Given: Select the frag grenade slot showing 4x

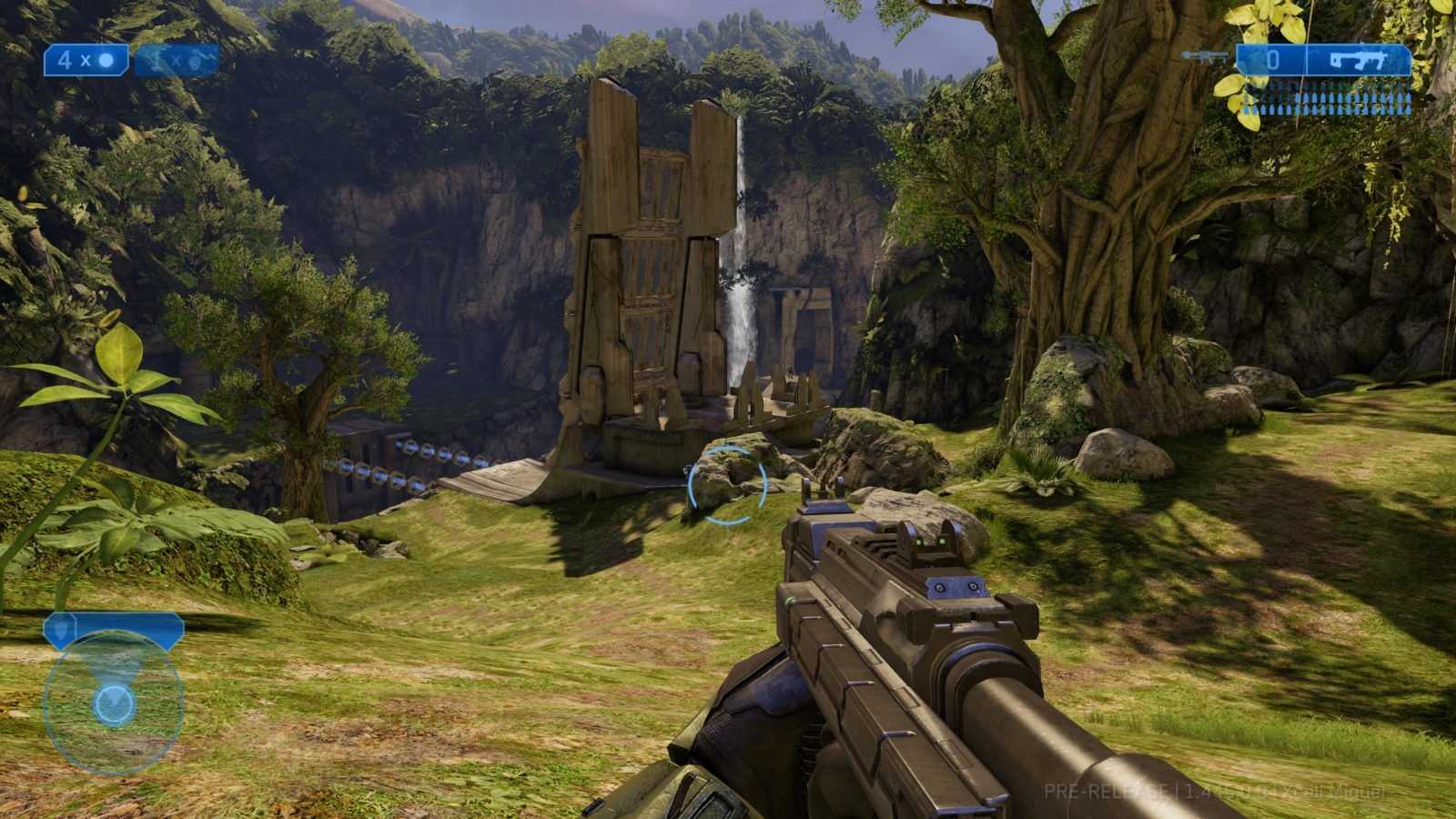Looking at the screenshot, I should coord(87,61).
